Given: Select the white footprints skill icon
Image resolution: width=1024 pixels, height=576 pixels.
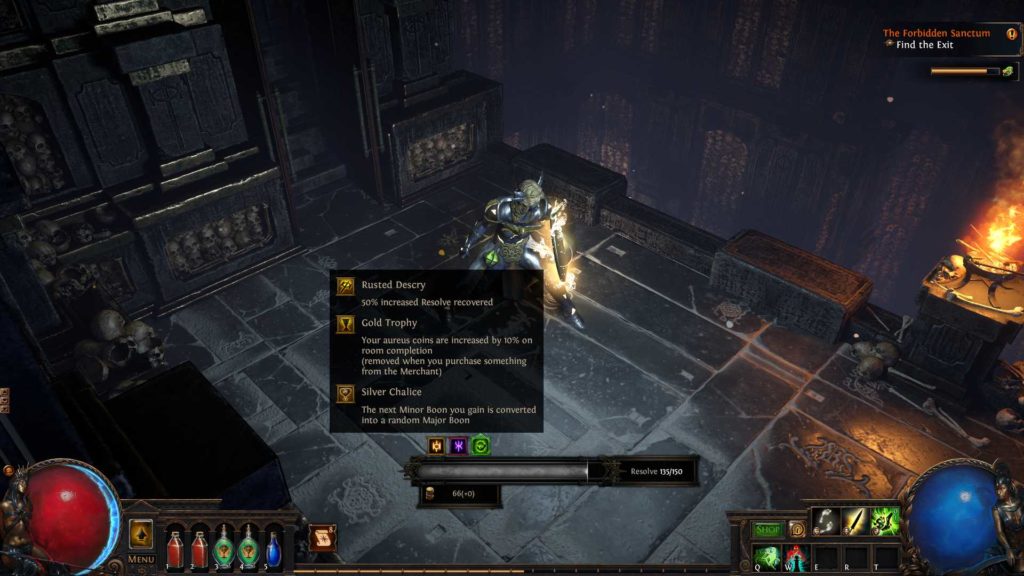Looking at the screenshot, I should (825, 521).
